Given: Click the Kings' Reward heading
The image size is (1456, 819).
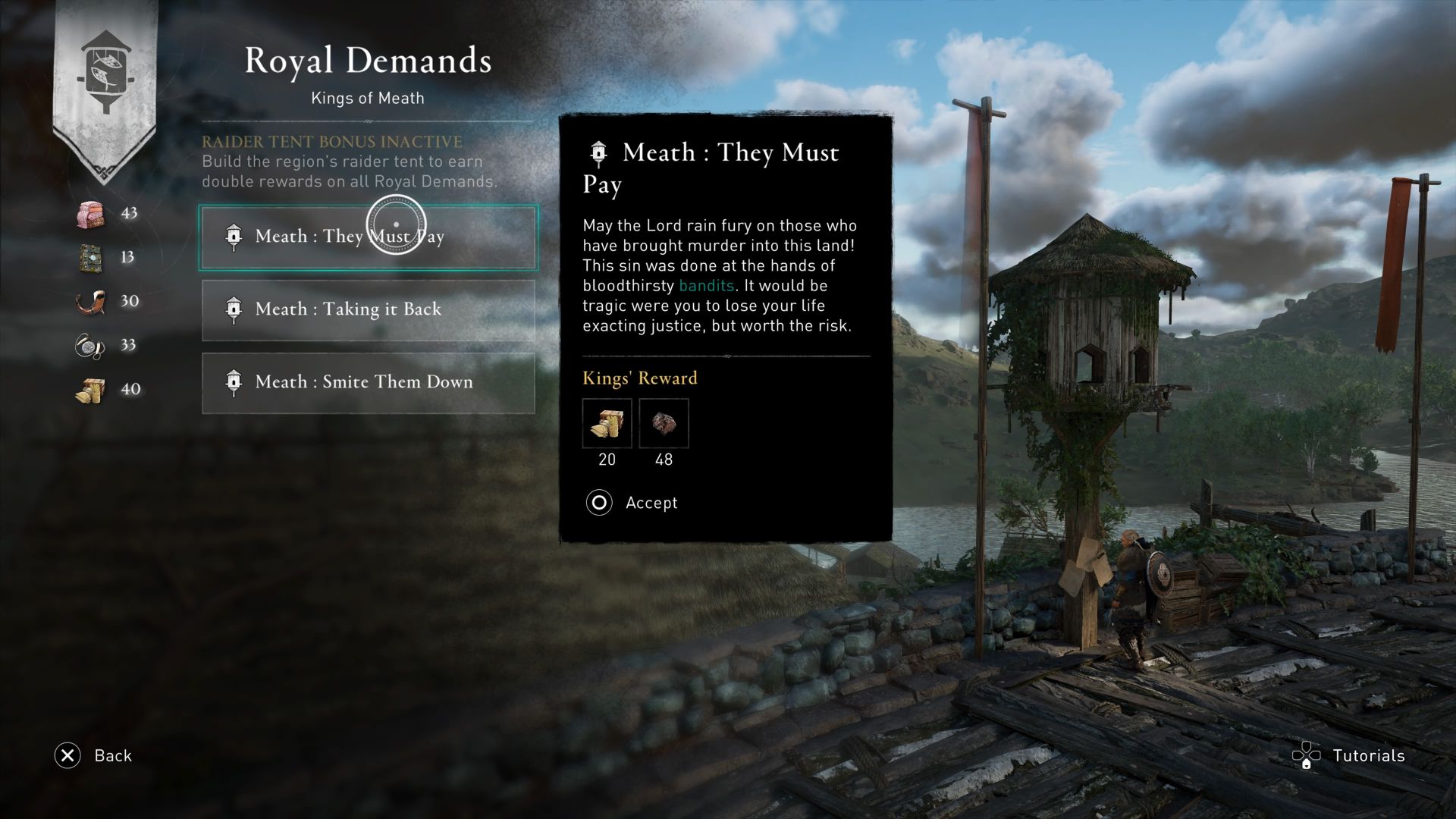Looking at the screenshot, I should (639, 378).
